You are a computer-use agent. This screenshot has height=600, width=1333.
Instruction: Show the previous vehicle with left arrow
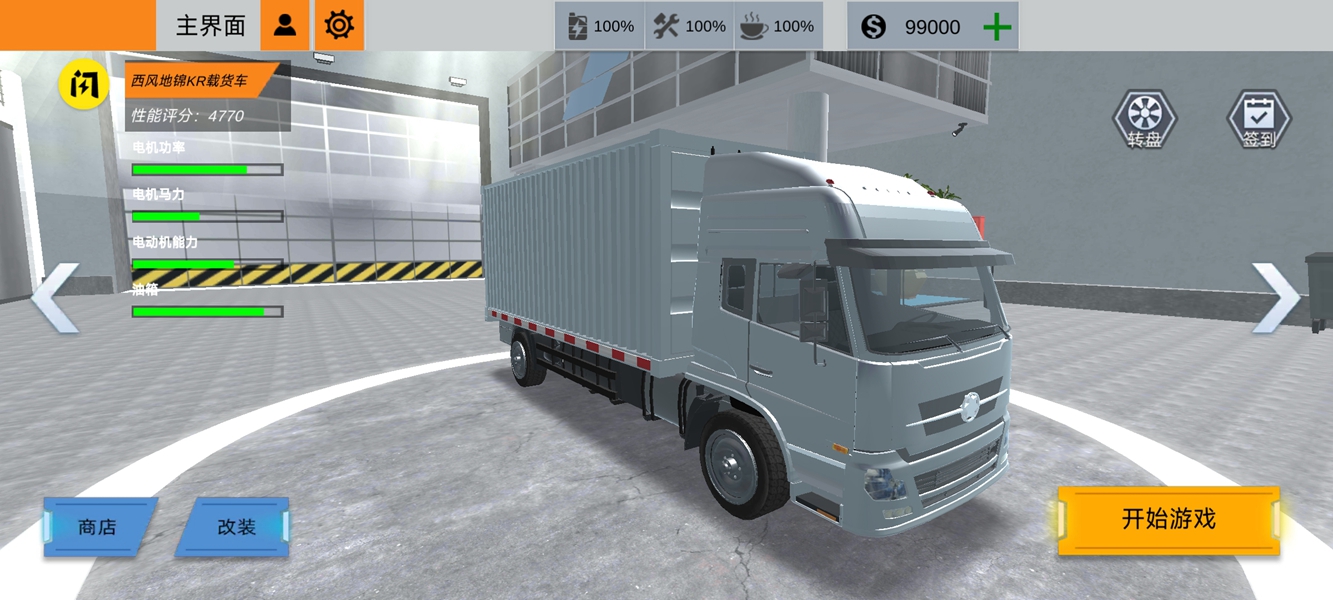coord(55,297)
